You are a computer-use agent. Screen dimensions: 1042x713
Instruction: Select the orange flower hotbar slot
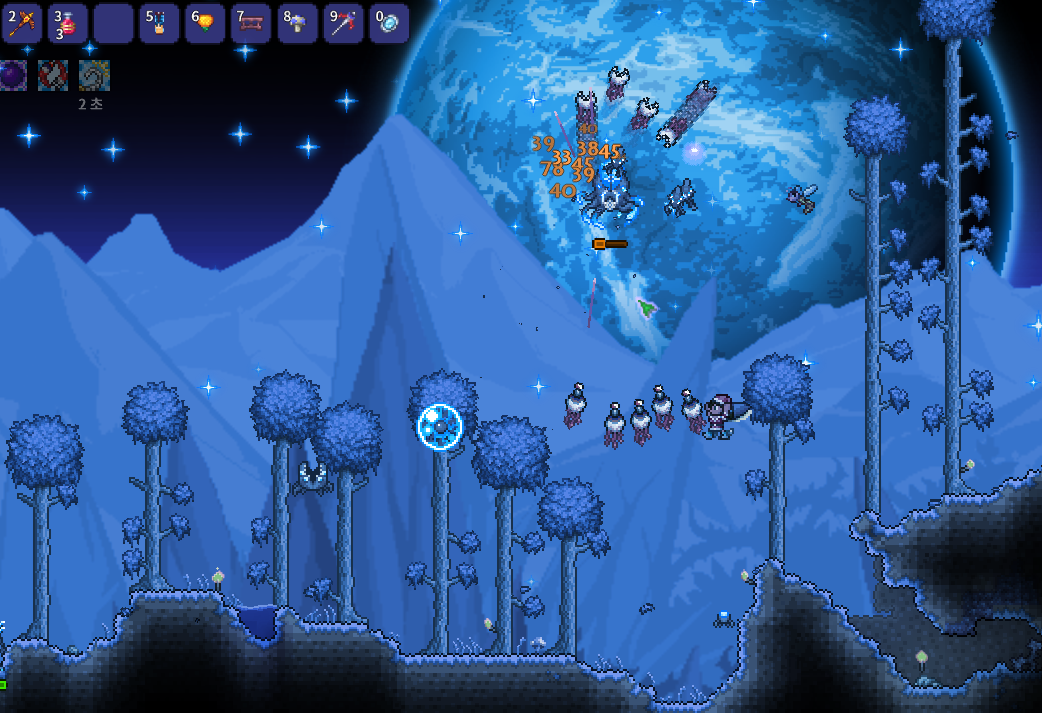204,23
